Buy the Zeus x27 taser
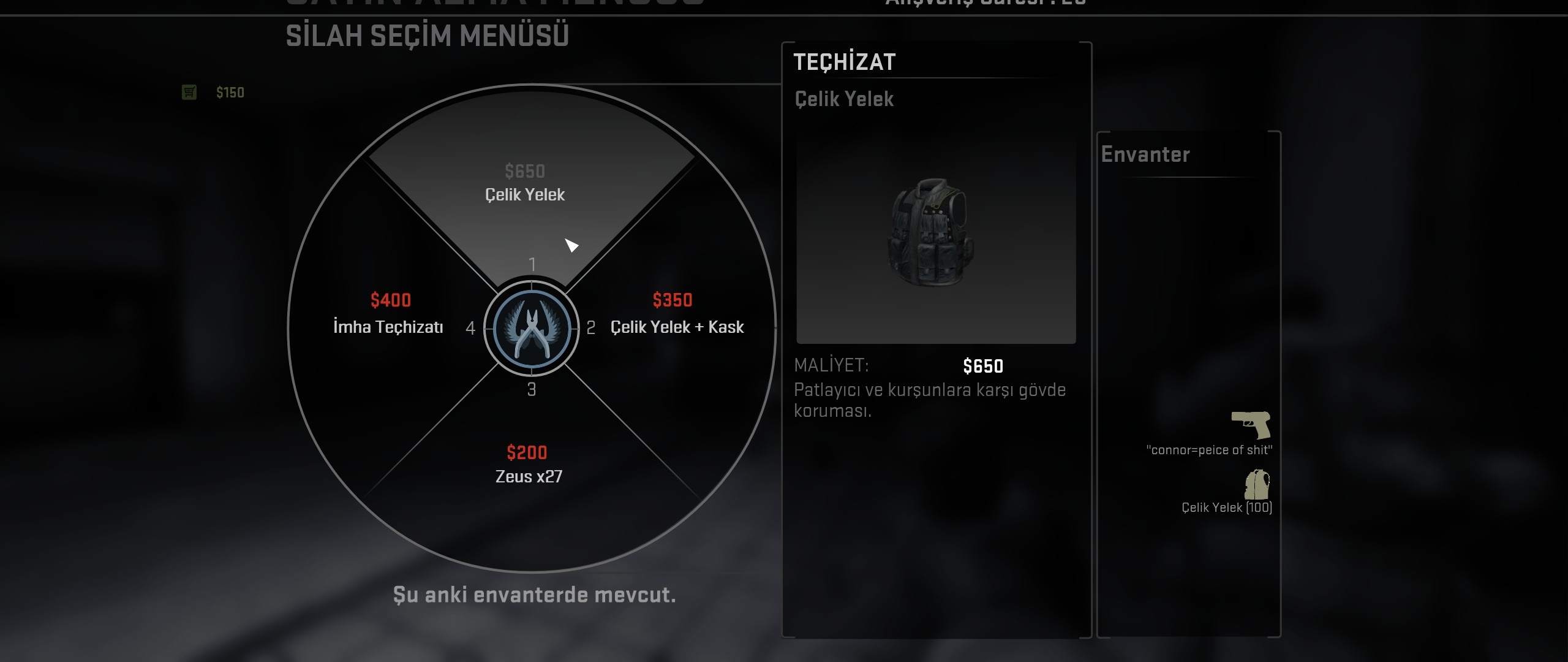 point(529,466)
